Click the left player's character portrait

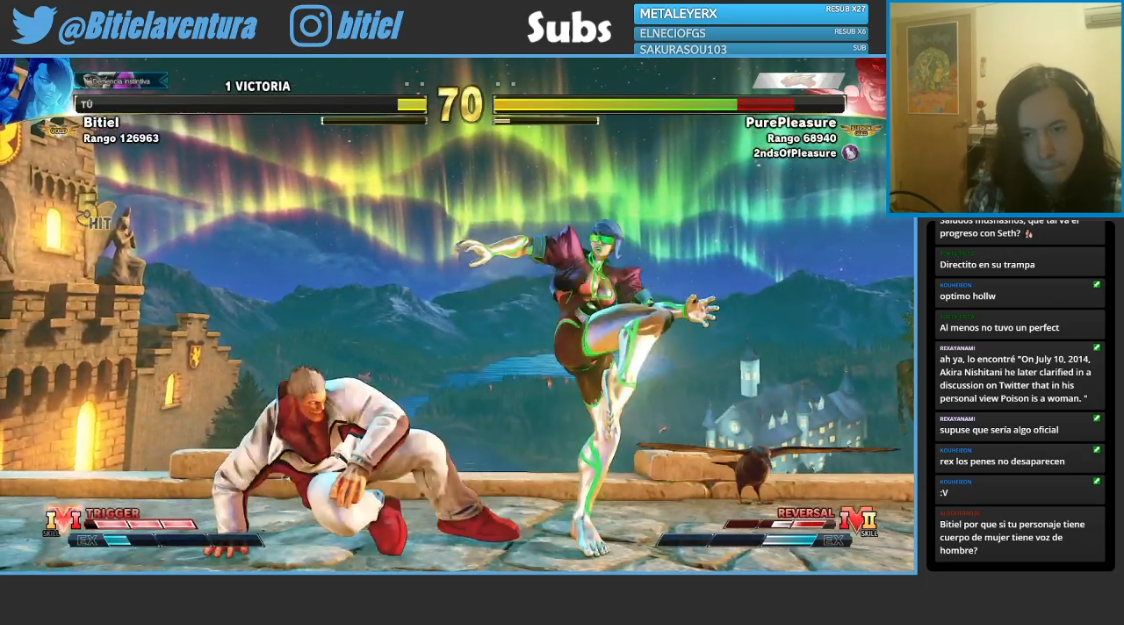[x=36, y=90]
